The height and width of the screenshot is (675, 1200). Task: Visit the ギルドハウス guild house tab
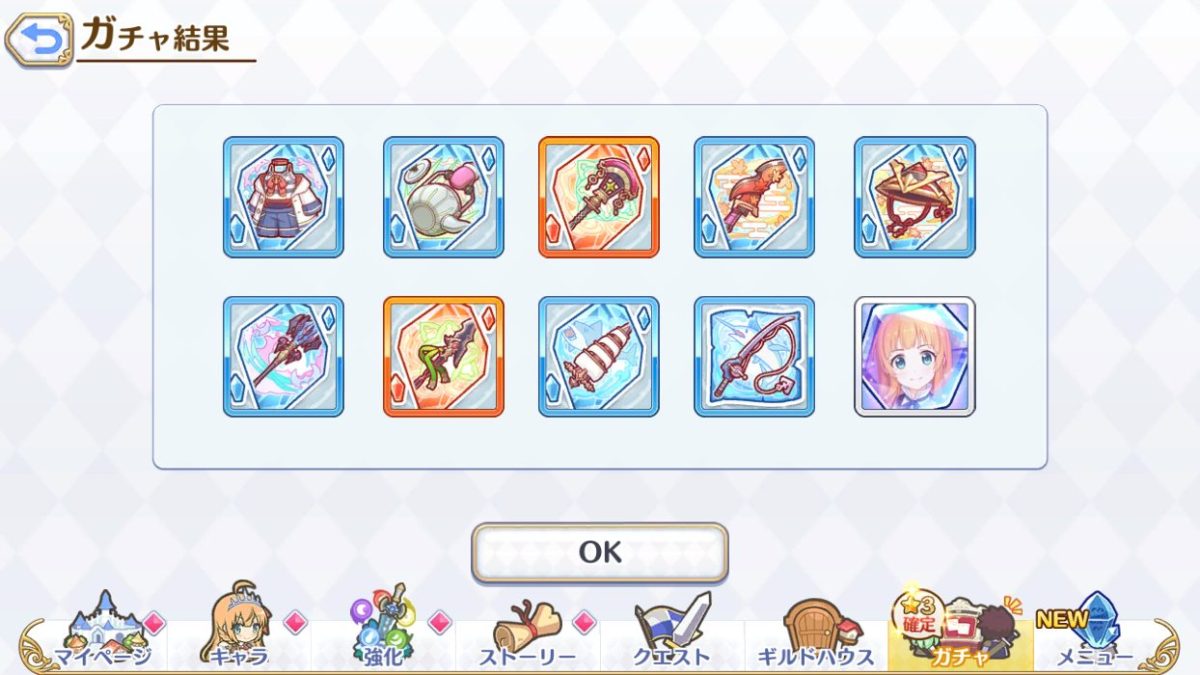816,632
